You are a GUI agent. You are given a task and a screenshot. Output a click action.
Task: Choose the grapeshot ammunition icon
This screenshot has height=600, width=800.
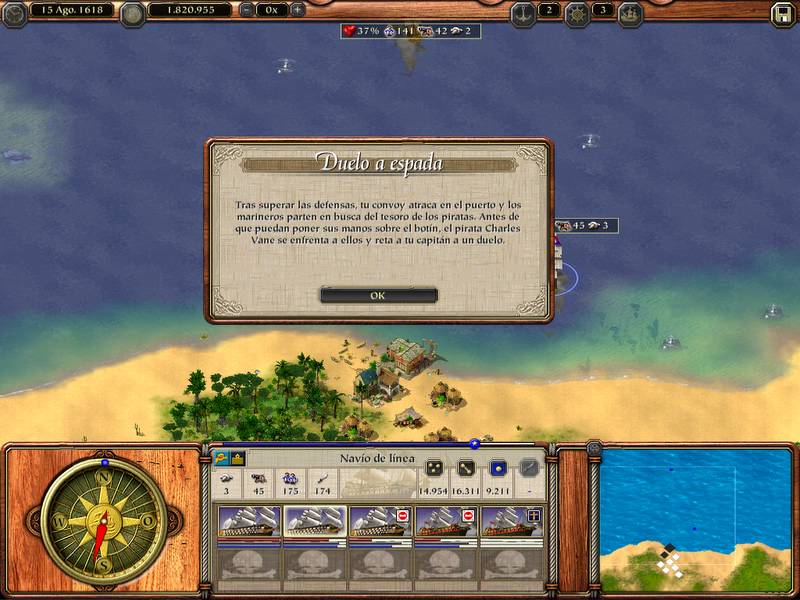tap(435, 468)
